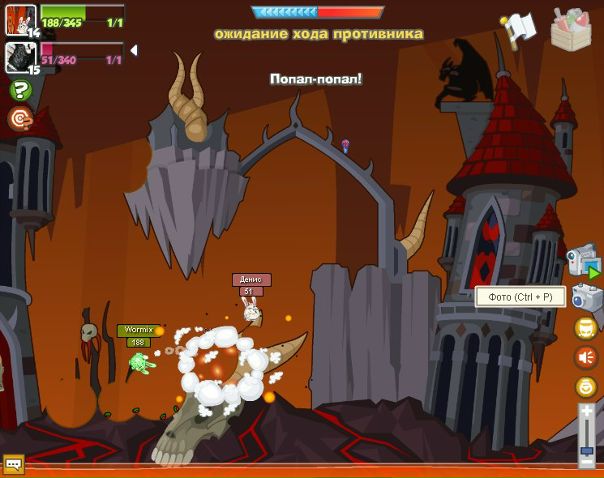Click the white arrow beside opponent's health
Image resolution: width=604 pixels, height=478 pixels.
(134, 50)
